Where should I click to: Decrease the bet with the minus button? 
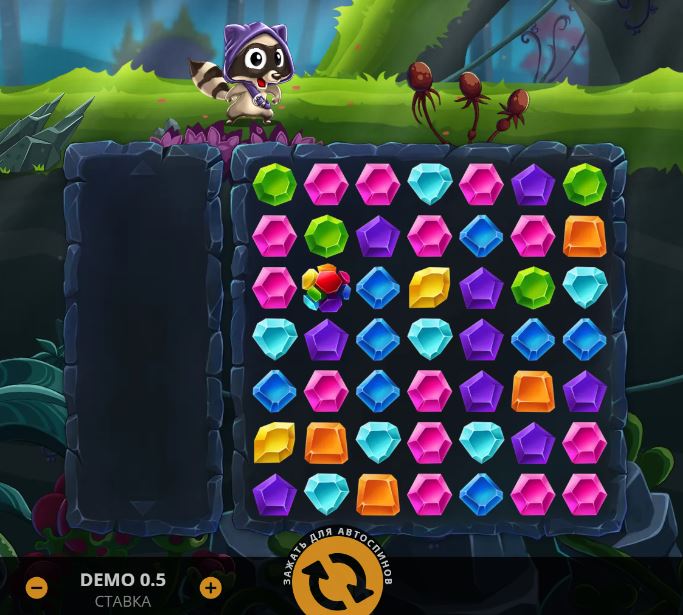click(37, 587)
